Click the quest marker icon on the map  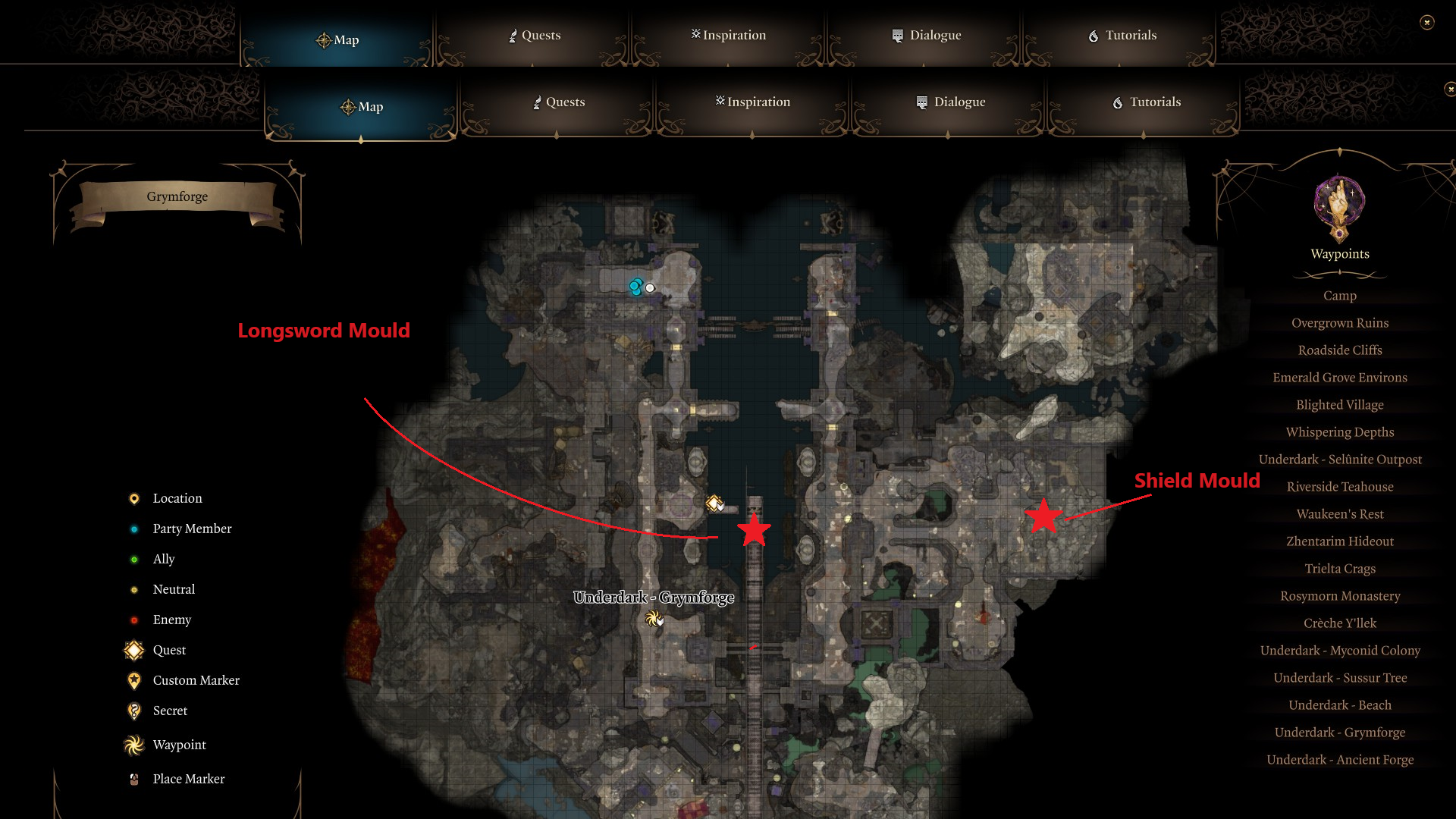point(713,503)
